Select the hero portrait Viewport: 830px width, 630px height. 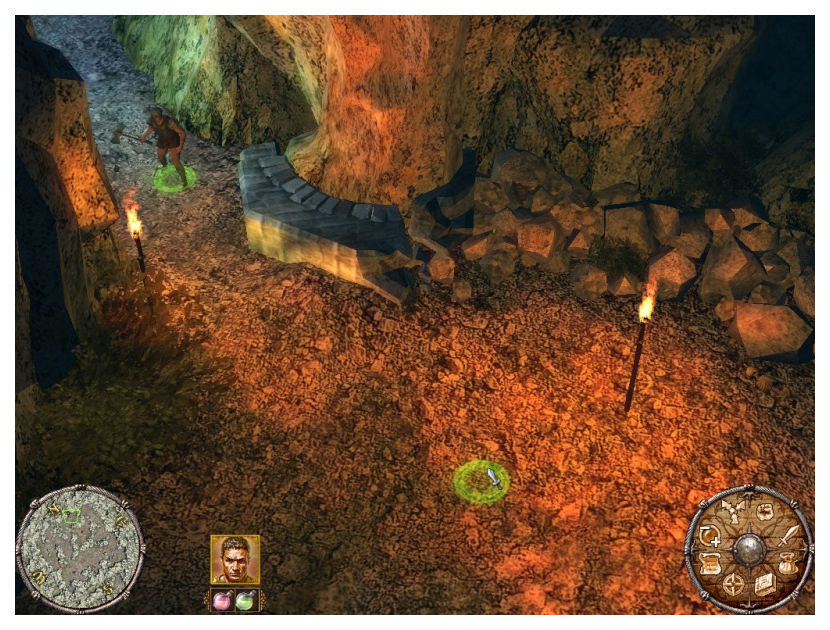235,559
